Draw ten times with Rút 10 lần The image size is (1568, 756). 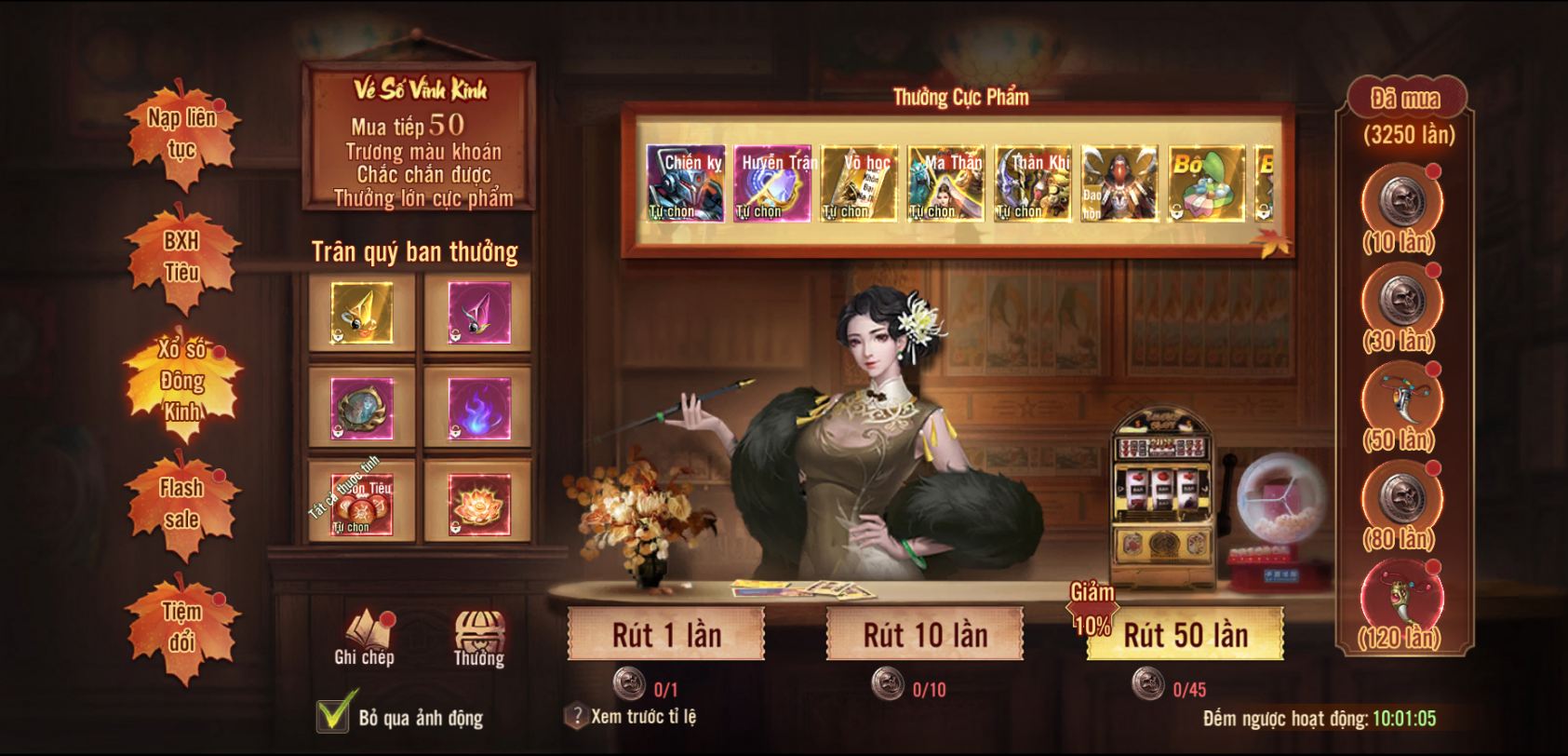click(x=925, y=635)
